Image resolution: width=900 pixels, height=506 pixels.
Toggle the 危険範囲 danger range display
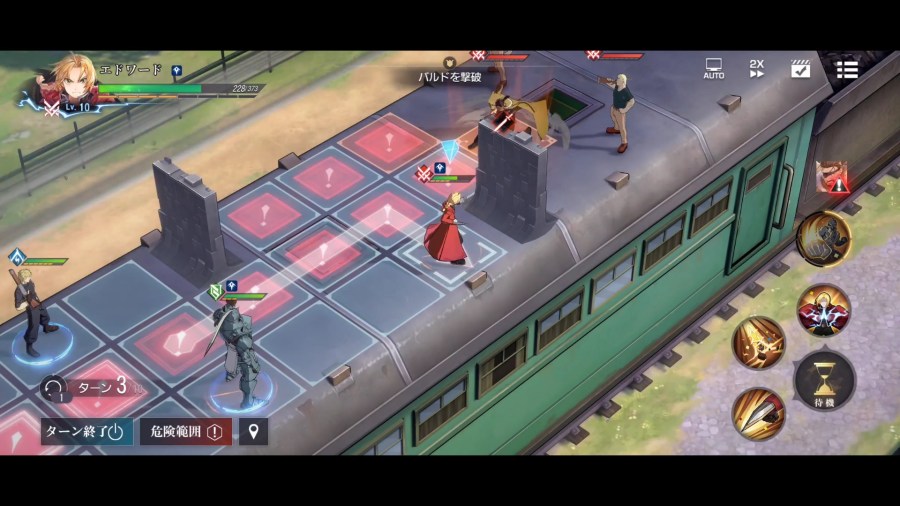pyautogui.click(x=186, y=431)
